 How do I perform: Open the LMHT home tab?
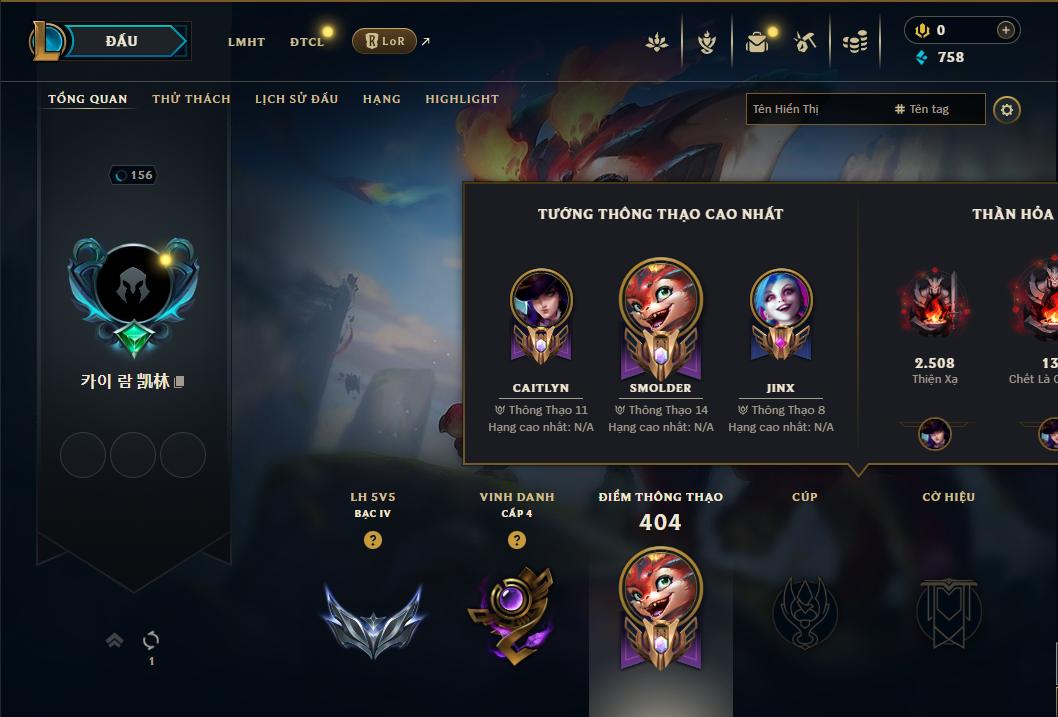pyautogui.click(x=246, y=42)
